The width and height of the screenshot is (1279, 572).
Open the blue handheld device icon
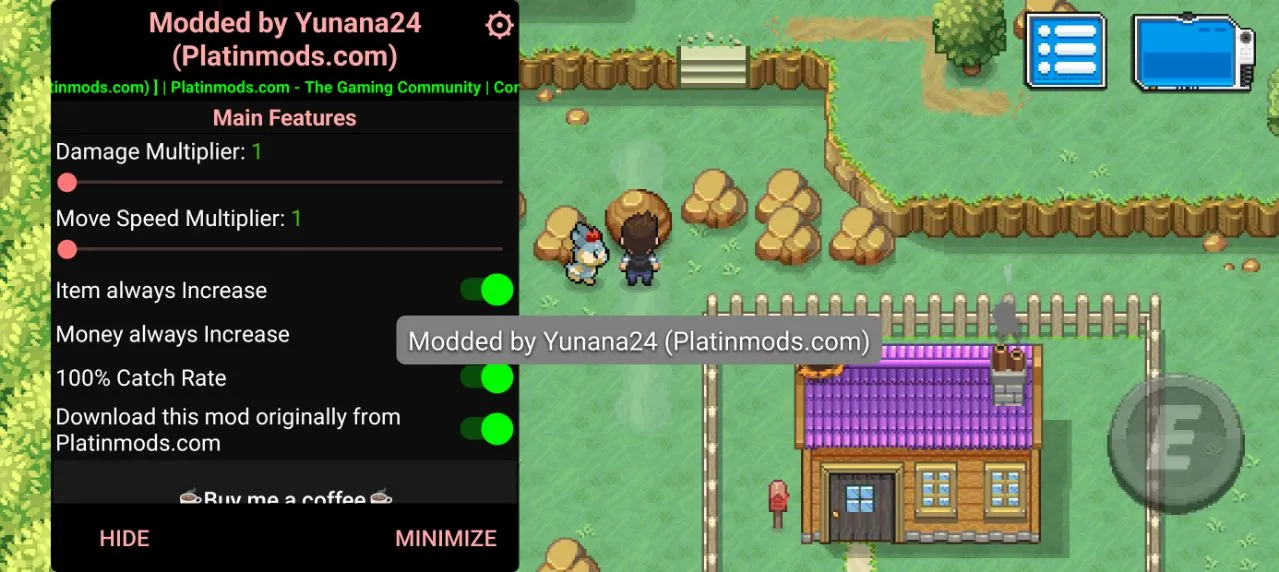[x=1193, y=52]
